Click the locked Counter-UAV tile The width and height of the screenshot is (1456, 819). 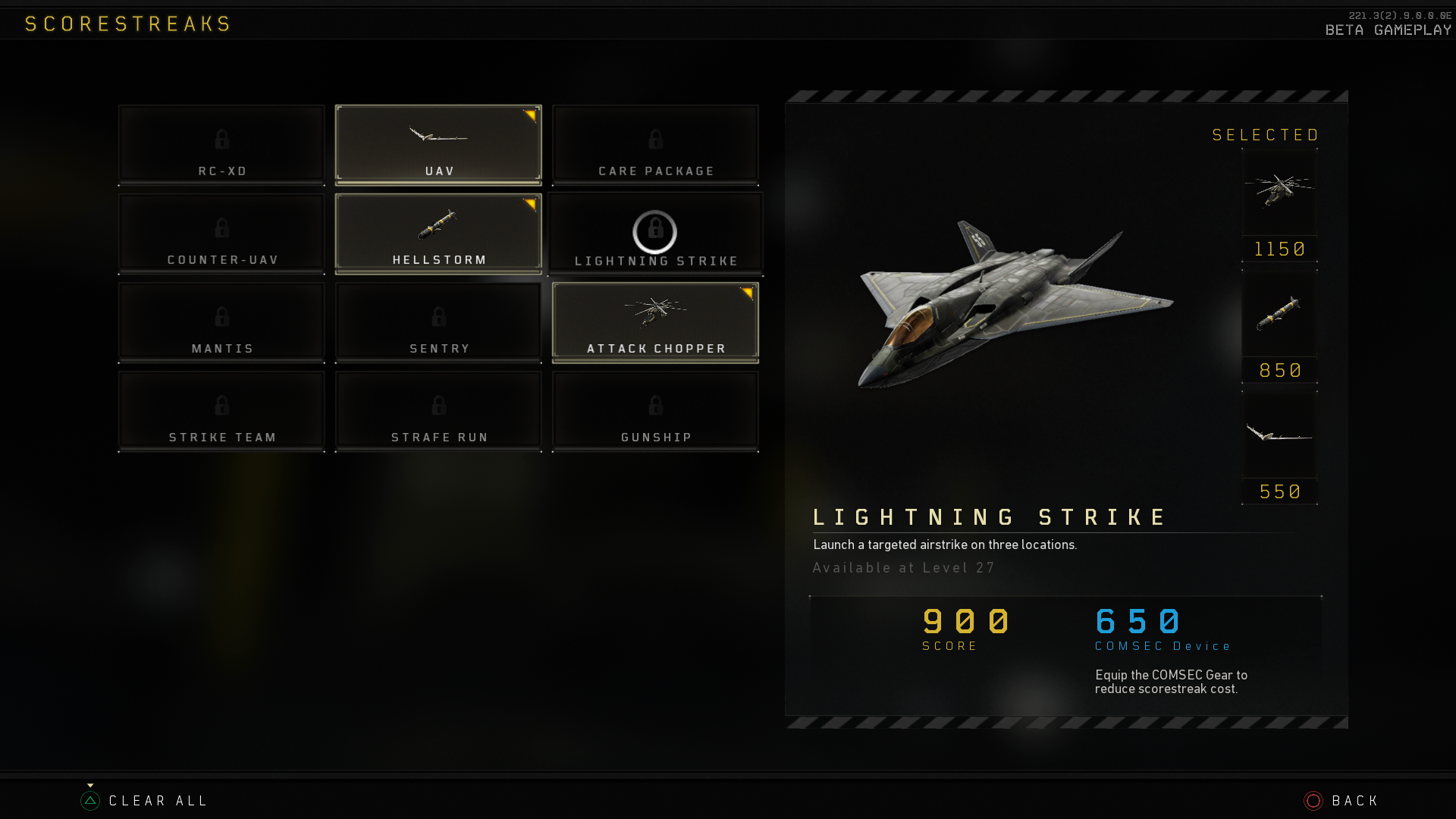221,233
